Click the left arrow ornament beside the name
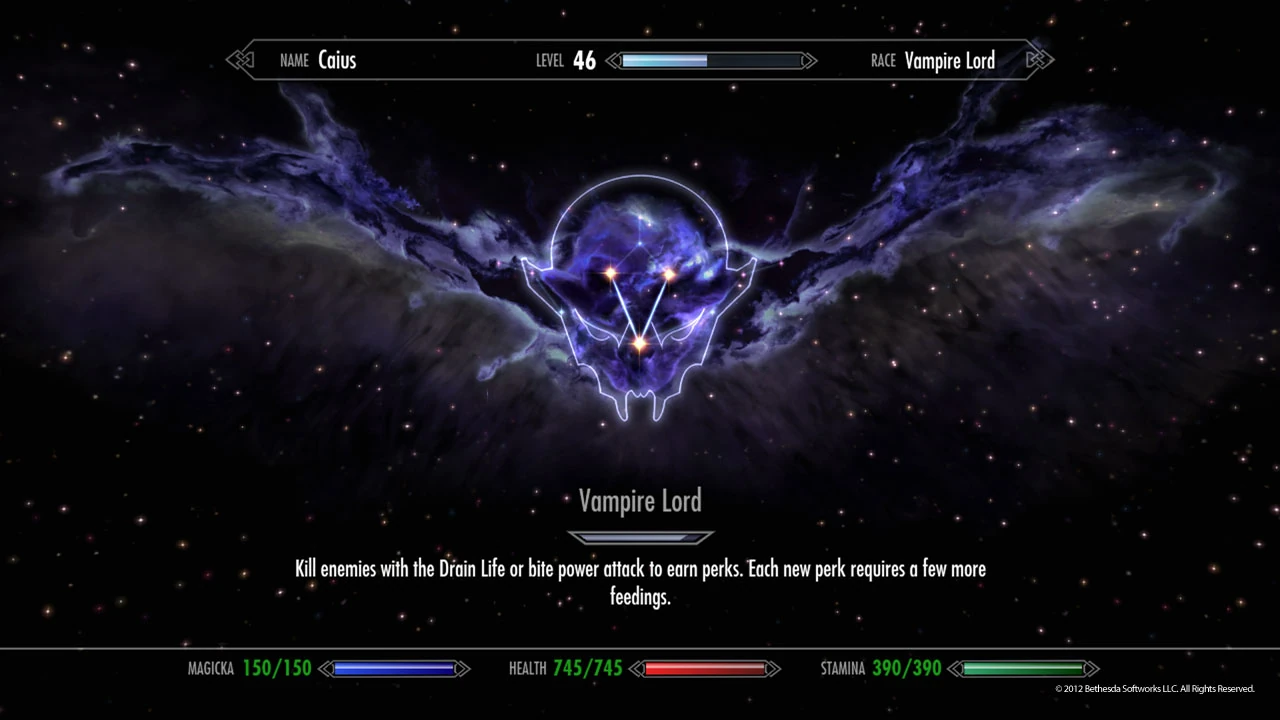Screen dimensions: 1280x720 pyautogui.click(x=241, y=60)
